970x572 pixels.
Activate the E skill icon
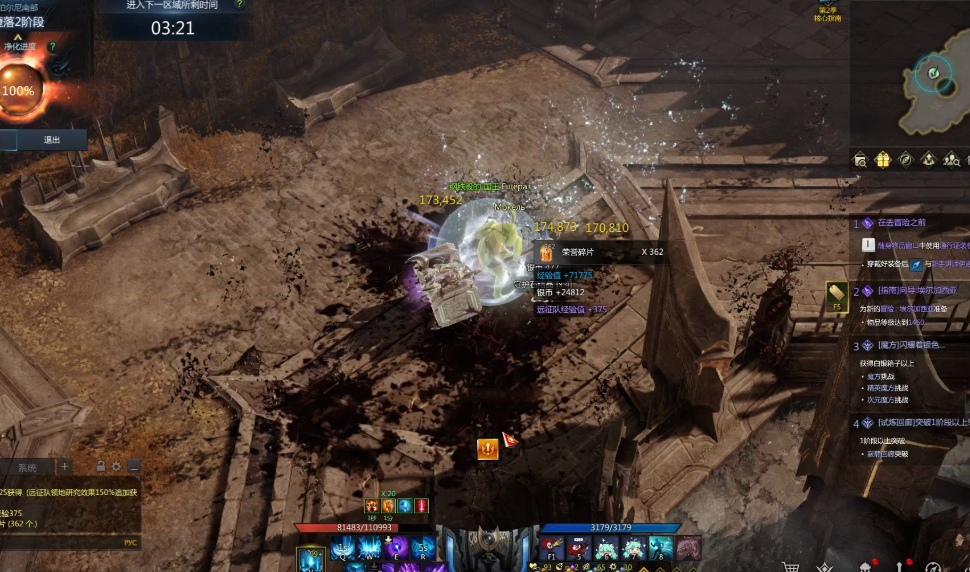(x=396, y=548)
